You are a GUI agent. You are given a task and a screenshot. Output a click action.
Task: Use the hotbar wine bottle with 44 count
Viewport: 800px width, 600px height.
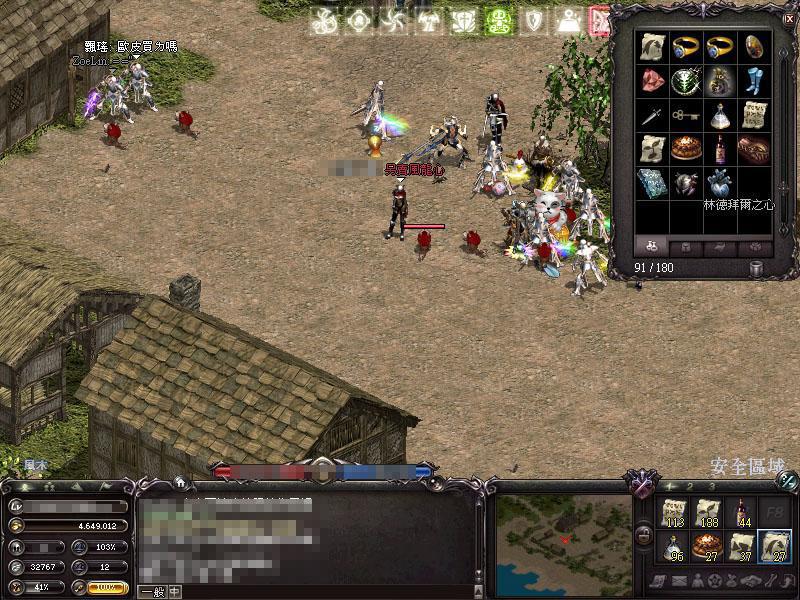(741, 512)
